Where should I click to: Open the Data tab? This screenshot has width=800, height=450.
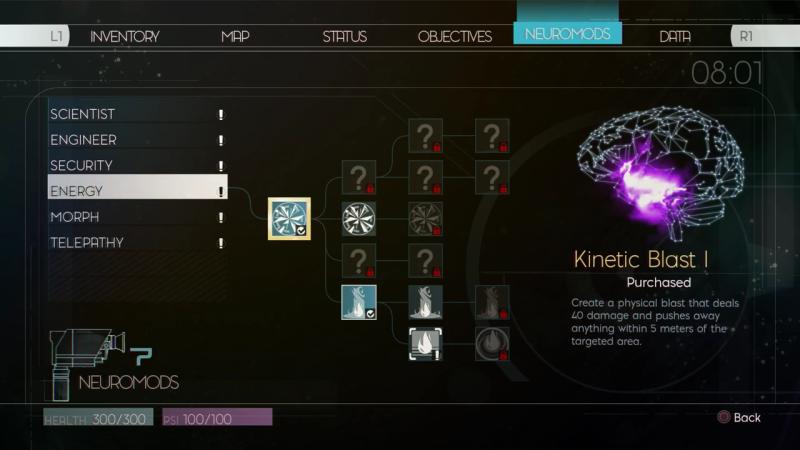point(675,36)
